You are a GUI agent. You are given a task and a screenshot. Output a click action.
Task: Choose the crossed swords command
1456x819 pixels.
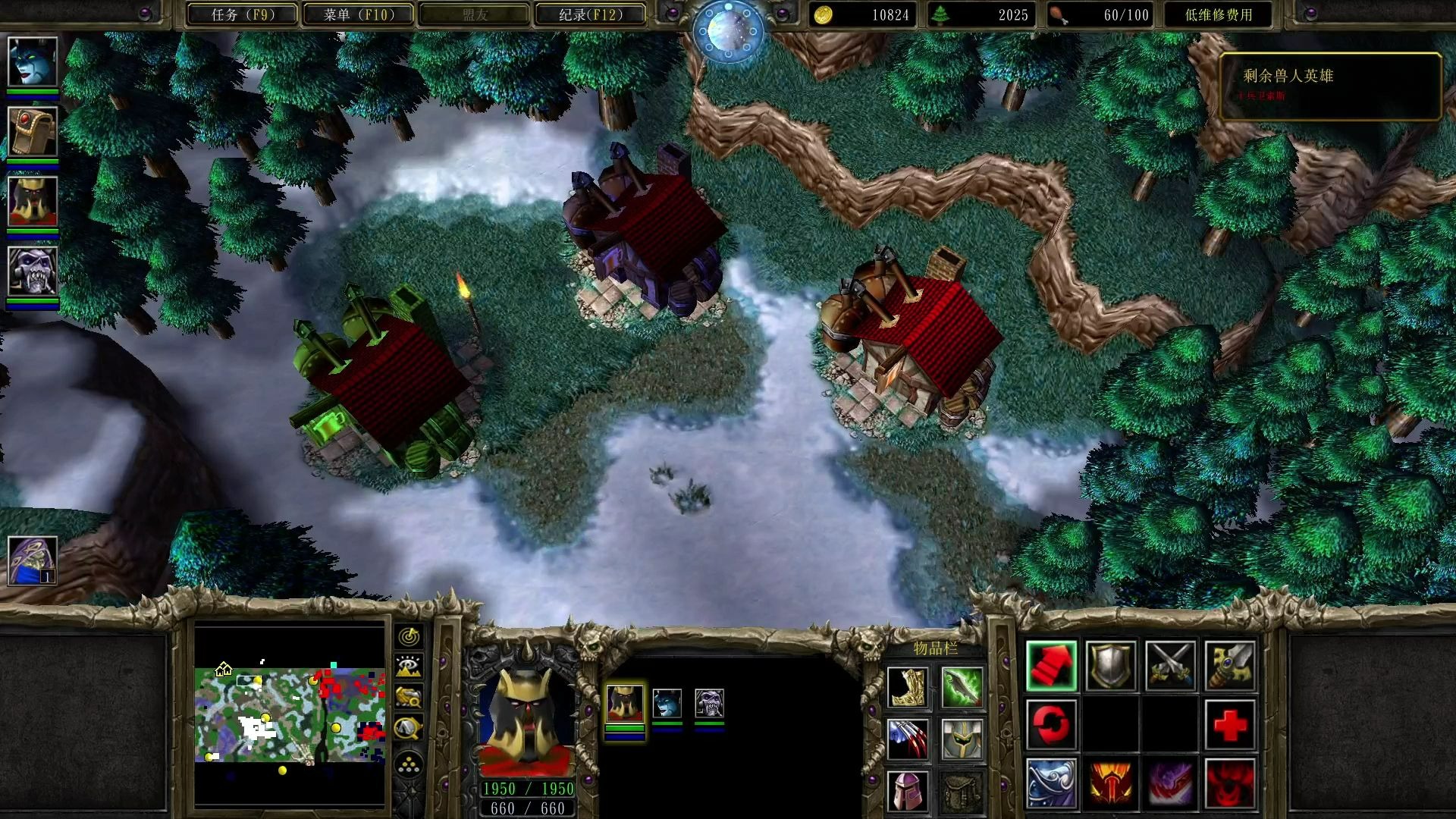coord(1170,666)
